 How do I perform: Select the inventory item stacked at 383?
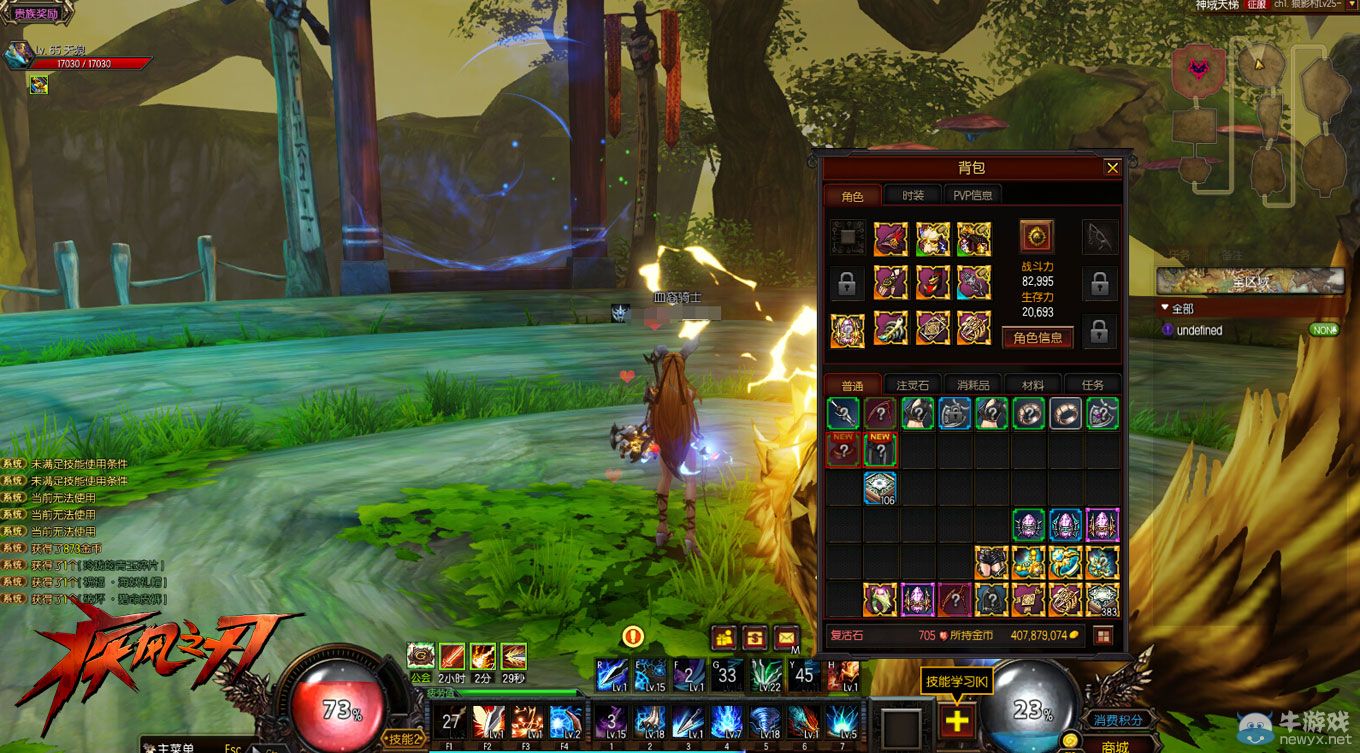[1102, 599]
